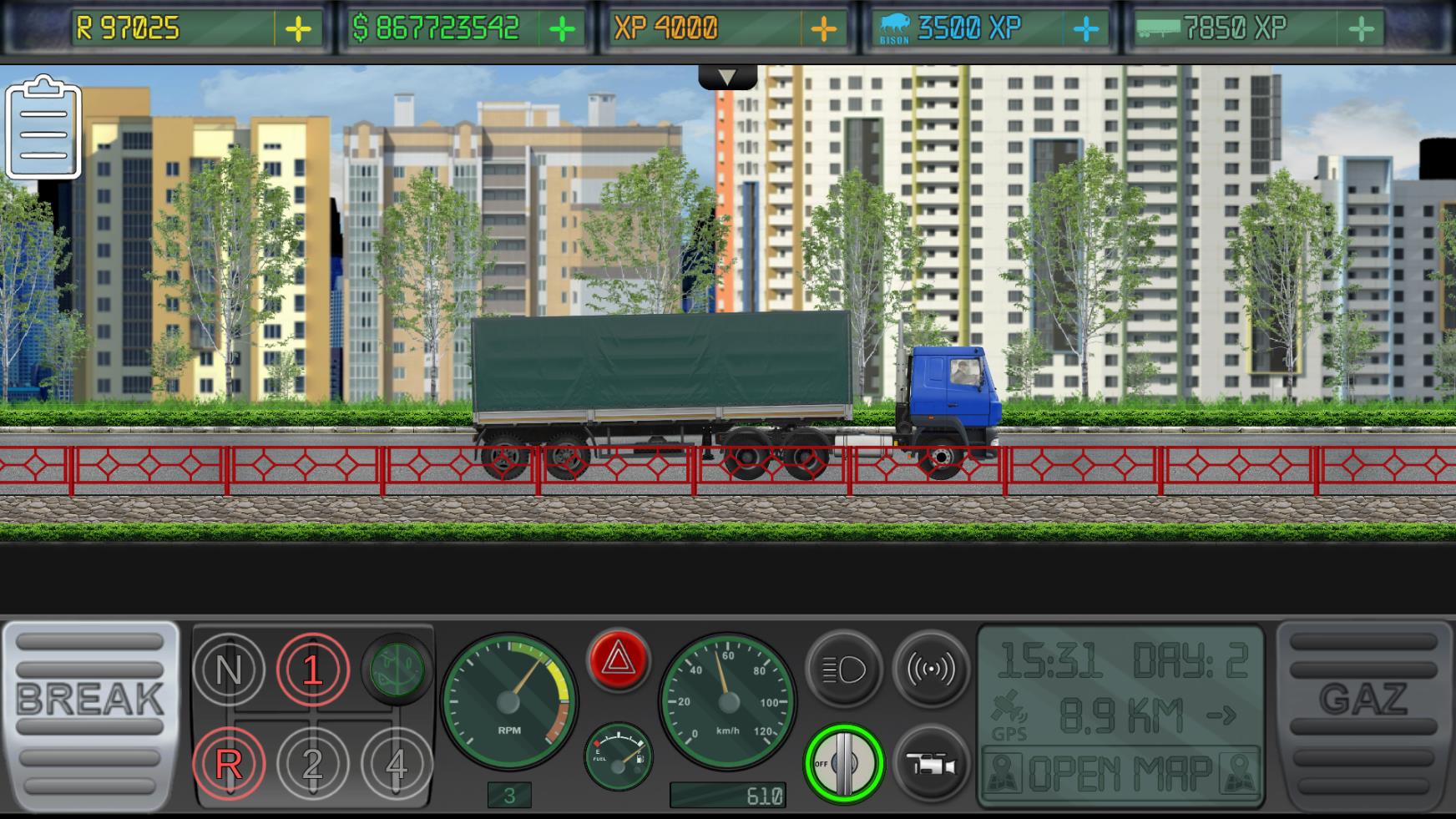Collapse the top HUD via the arrow
Image resolution: width=1456 pixels, height=819 pixels.
tap(725, 76)
